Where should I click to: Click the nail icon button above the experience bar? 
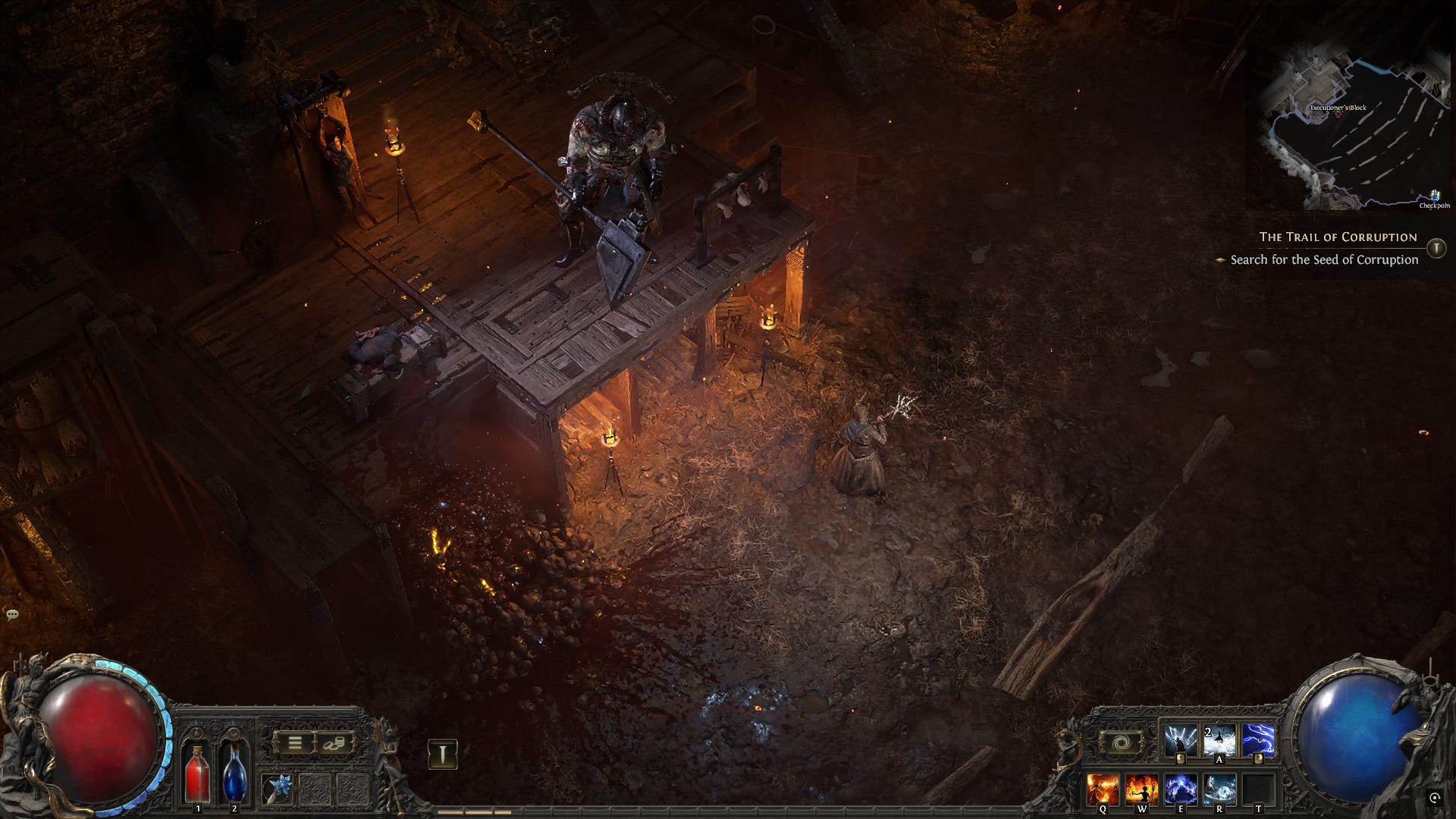click(442, 754)
